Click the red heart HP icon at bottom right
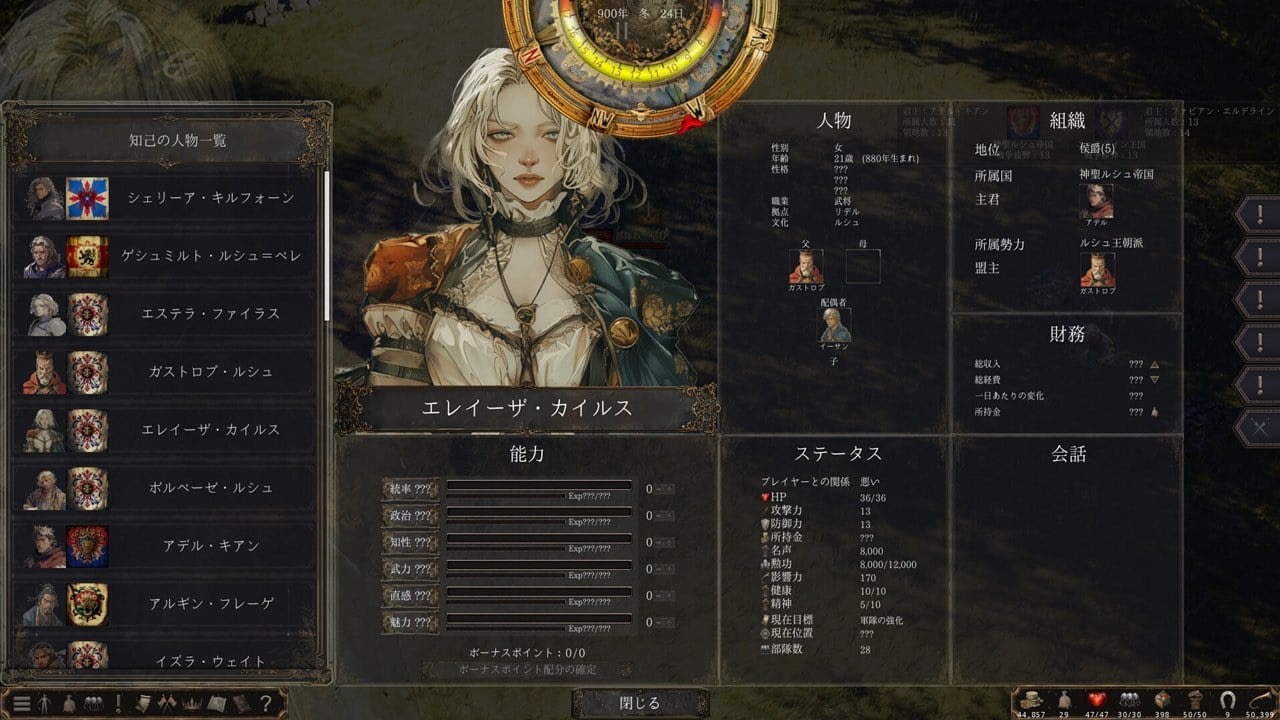Image resolution: width=1280 pixels, height=720 pixels. pos(1096,700)
